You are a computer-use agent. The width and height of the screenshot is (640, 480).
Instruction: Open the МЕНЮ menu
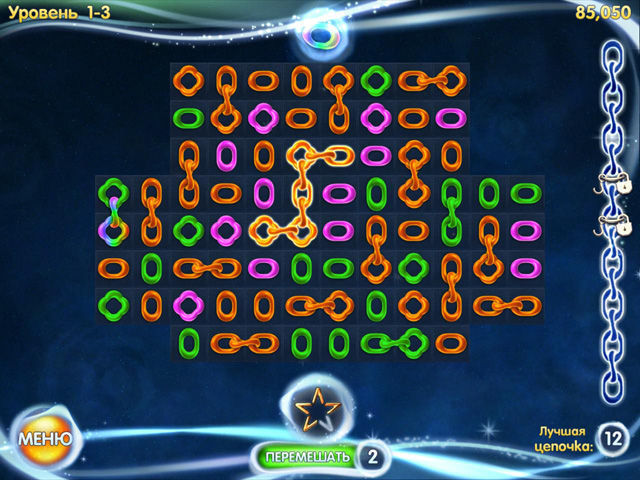click(43, 438)
